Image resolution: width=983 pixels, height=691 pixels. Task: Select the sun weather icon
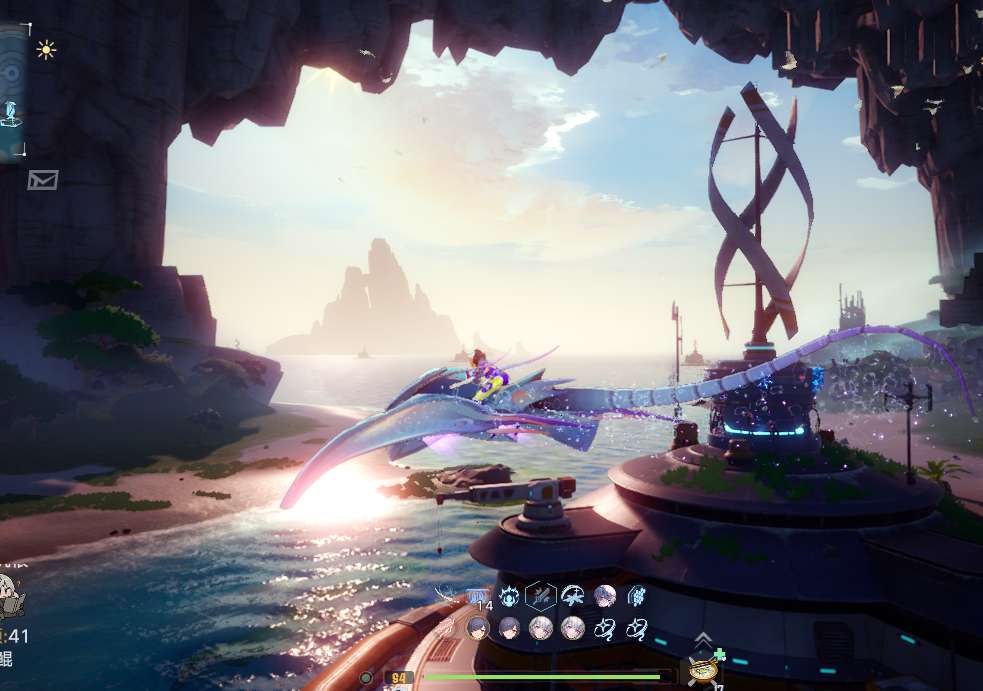click(46, 49)
